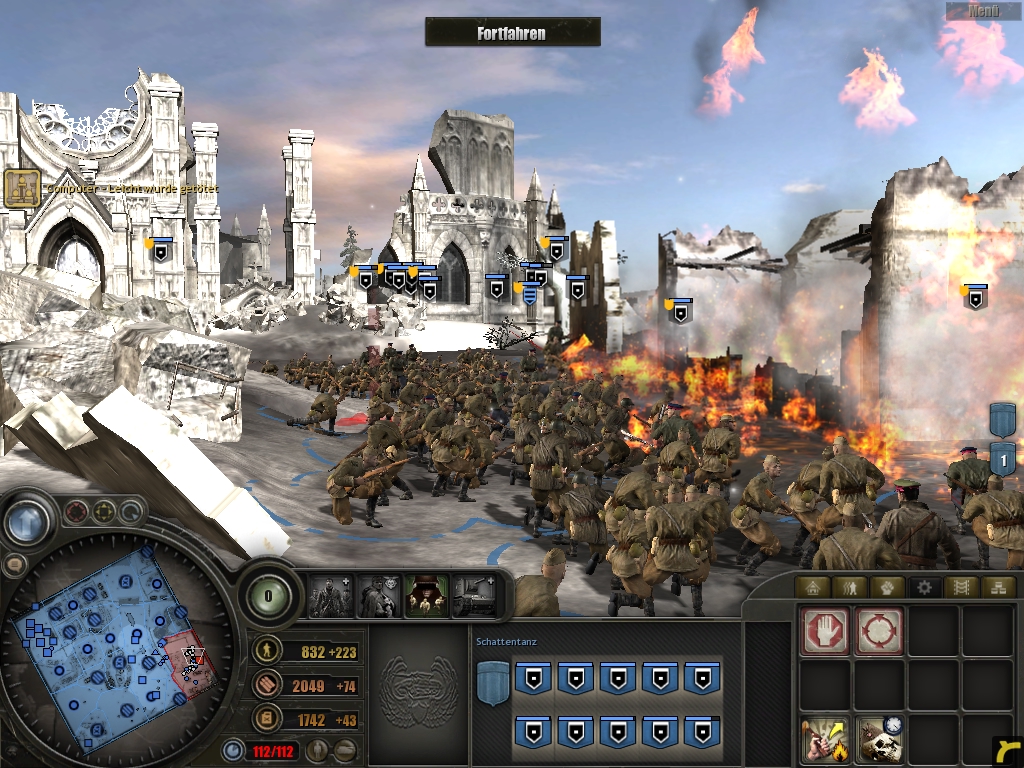This screenshot has height=768, width=1024.
Task: Choose the green-highlighted squad portrait
Action: coord(426,595)
